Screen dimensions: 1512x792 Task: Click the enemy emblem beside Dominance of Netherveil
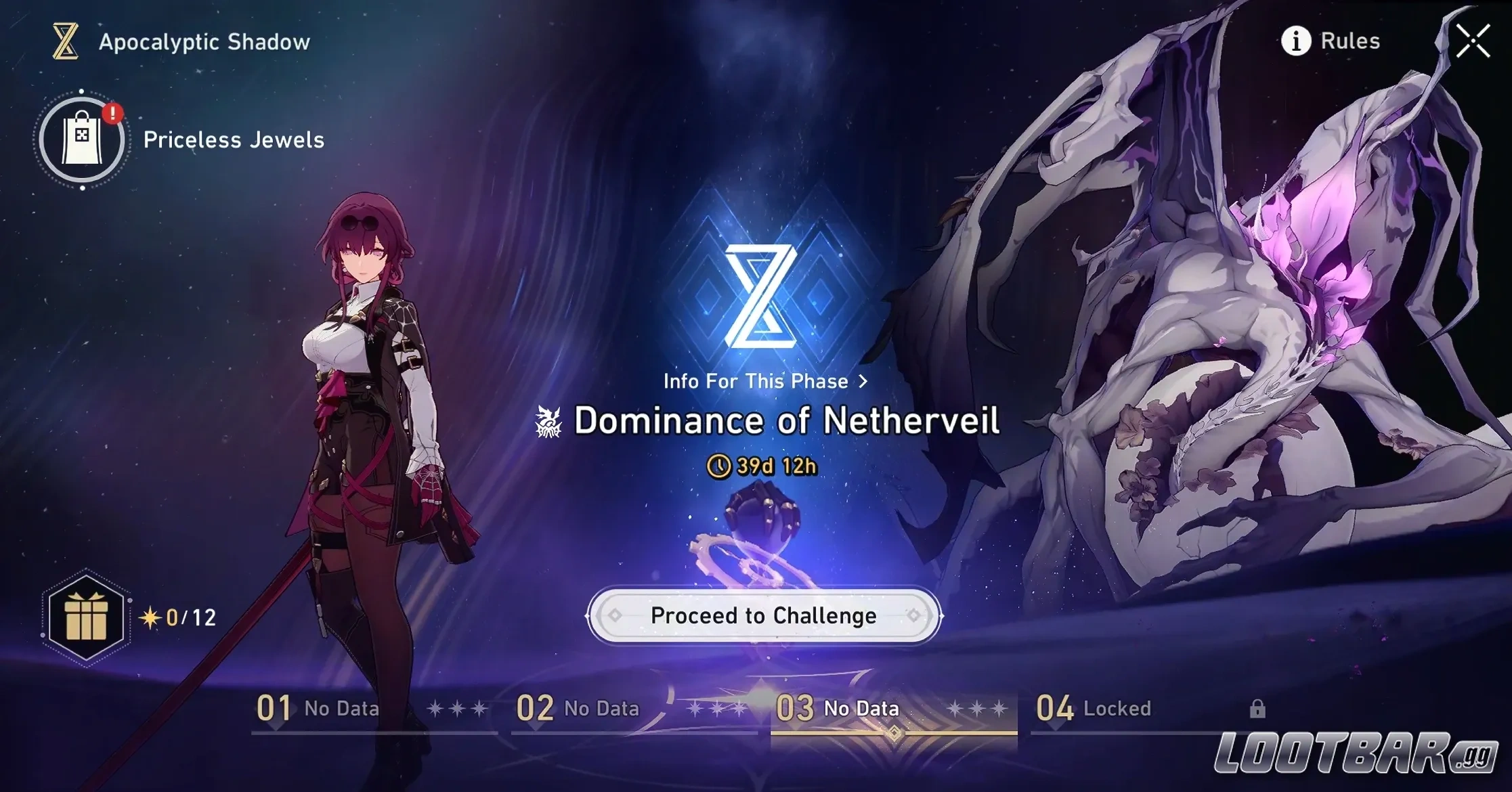click(x=547, y=420)
